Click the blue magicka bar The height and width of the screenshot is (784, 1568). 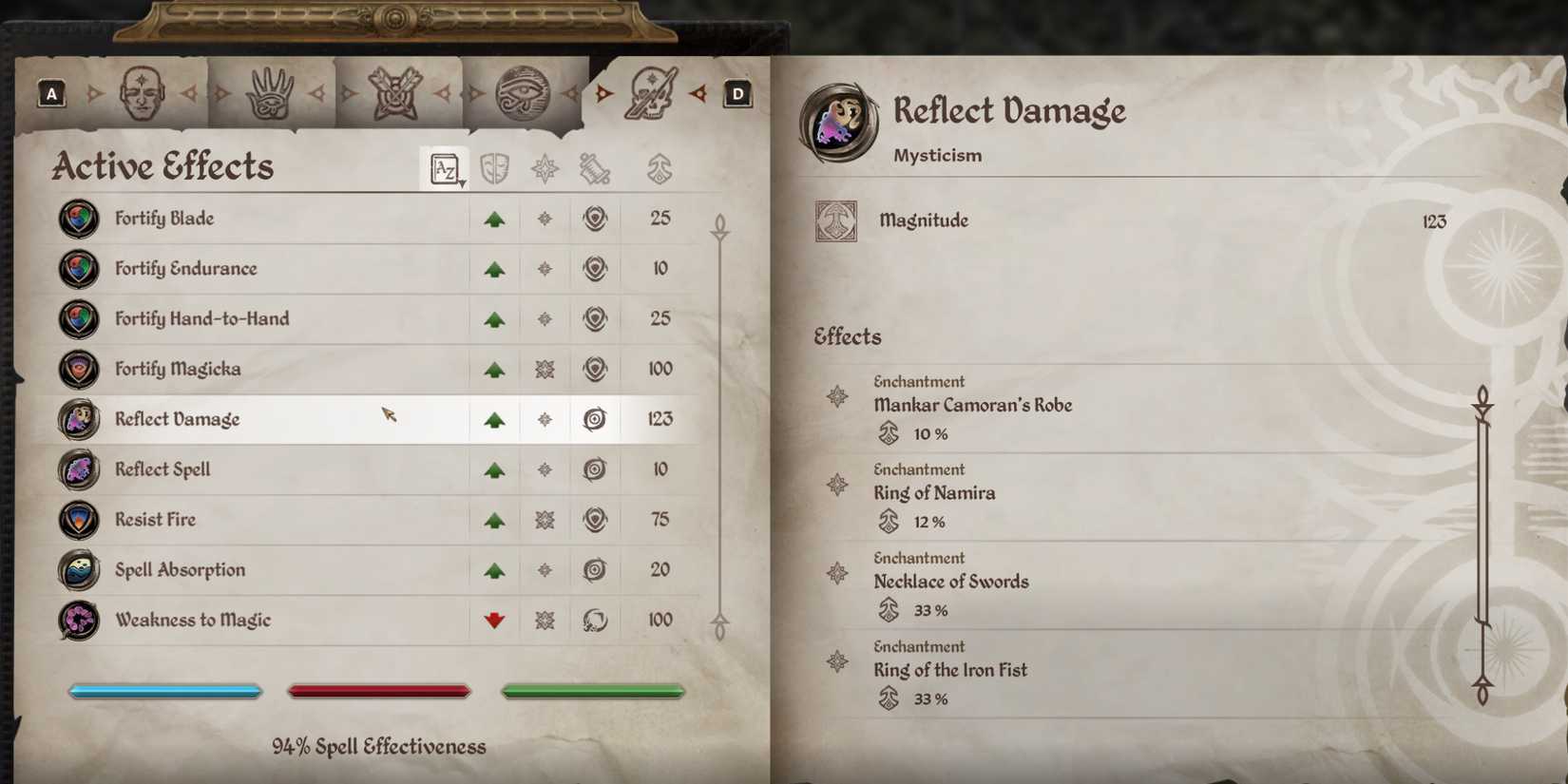[164, 692]
